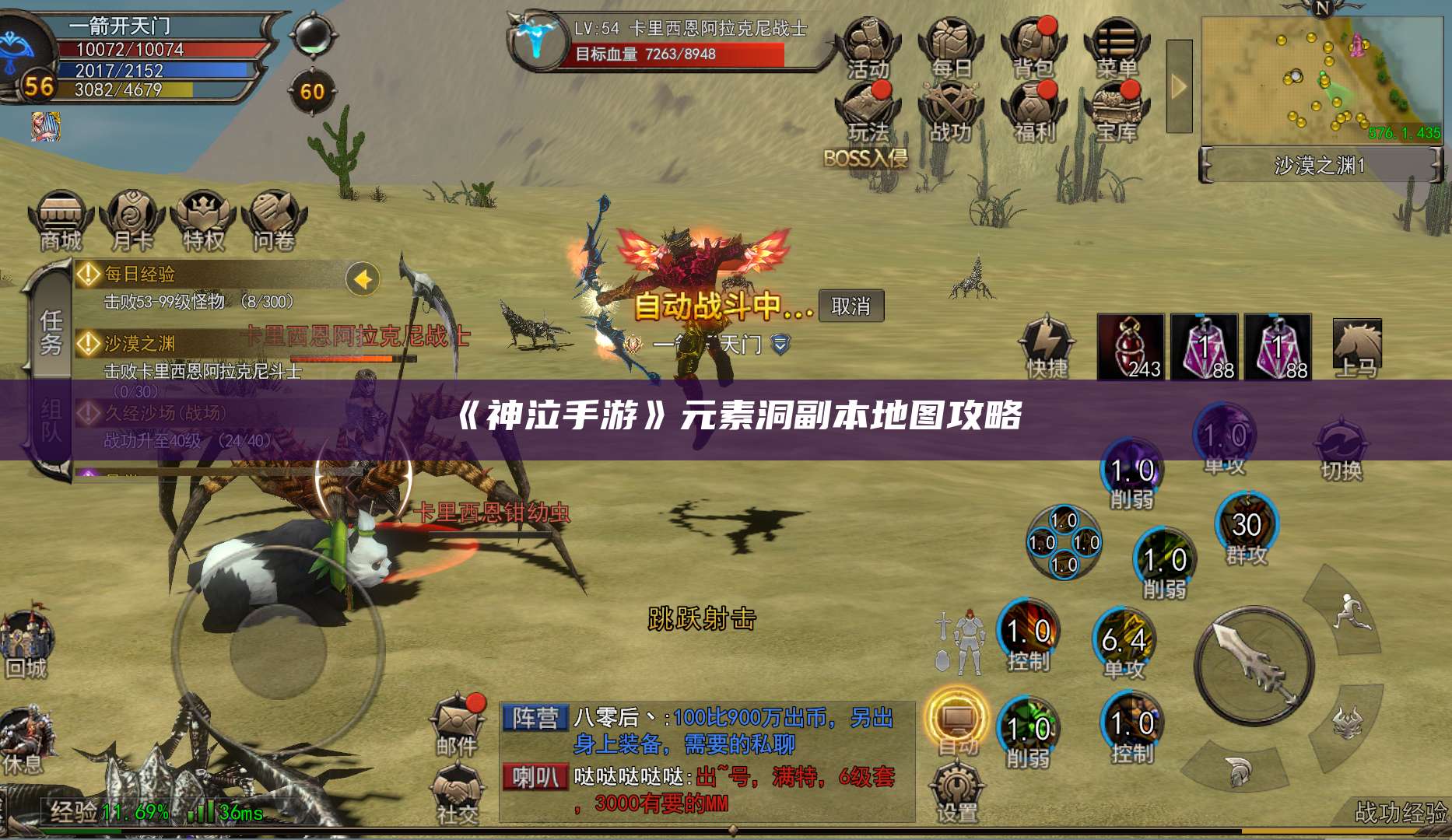Cancel auto battle via 取消 button

point(852,307)
